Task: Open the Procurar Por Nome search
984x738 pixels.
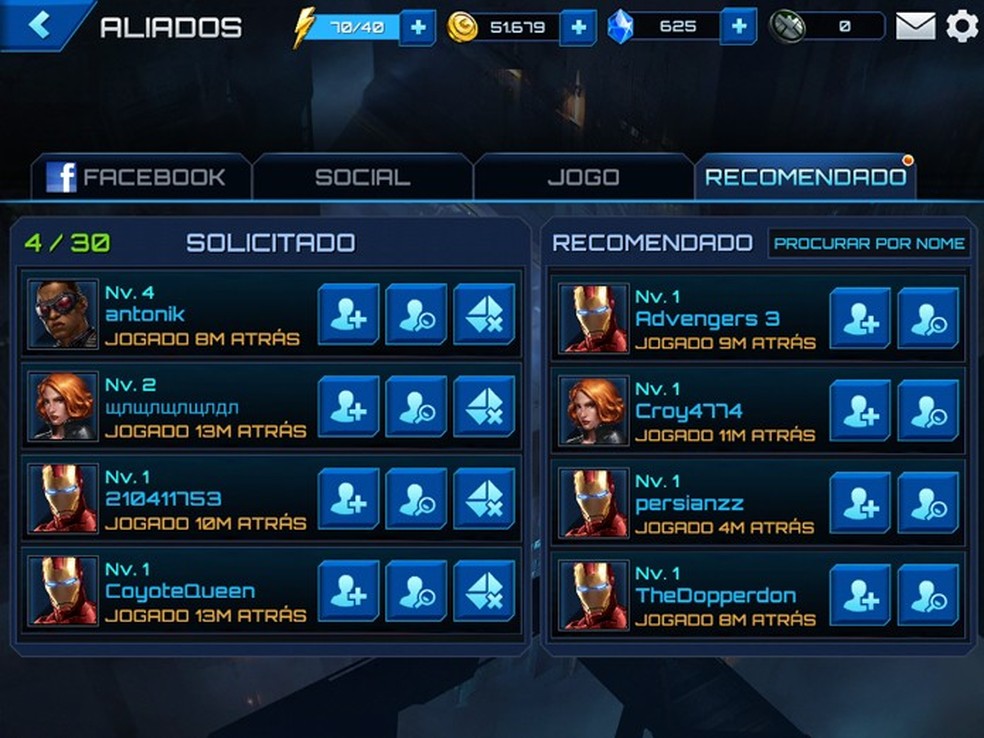Action: [870, 243]
